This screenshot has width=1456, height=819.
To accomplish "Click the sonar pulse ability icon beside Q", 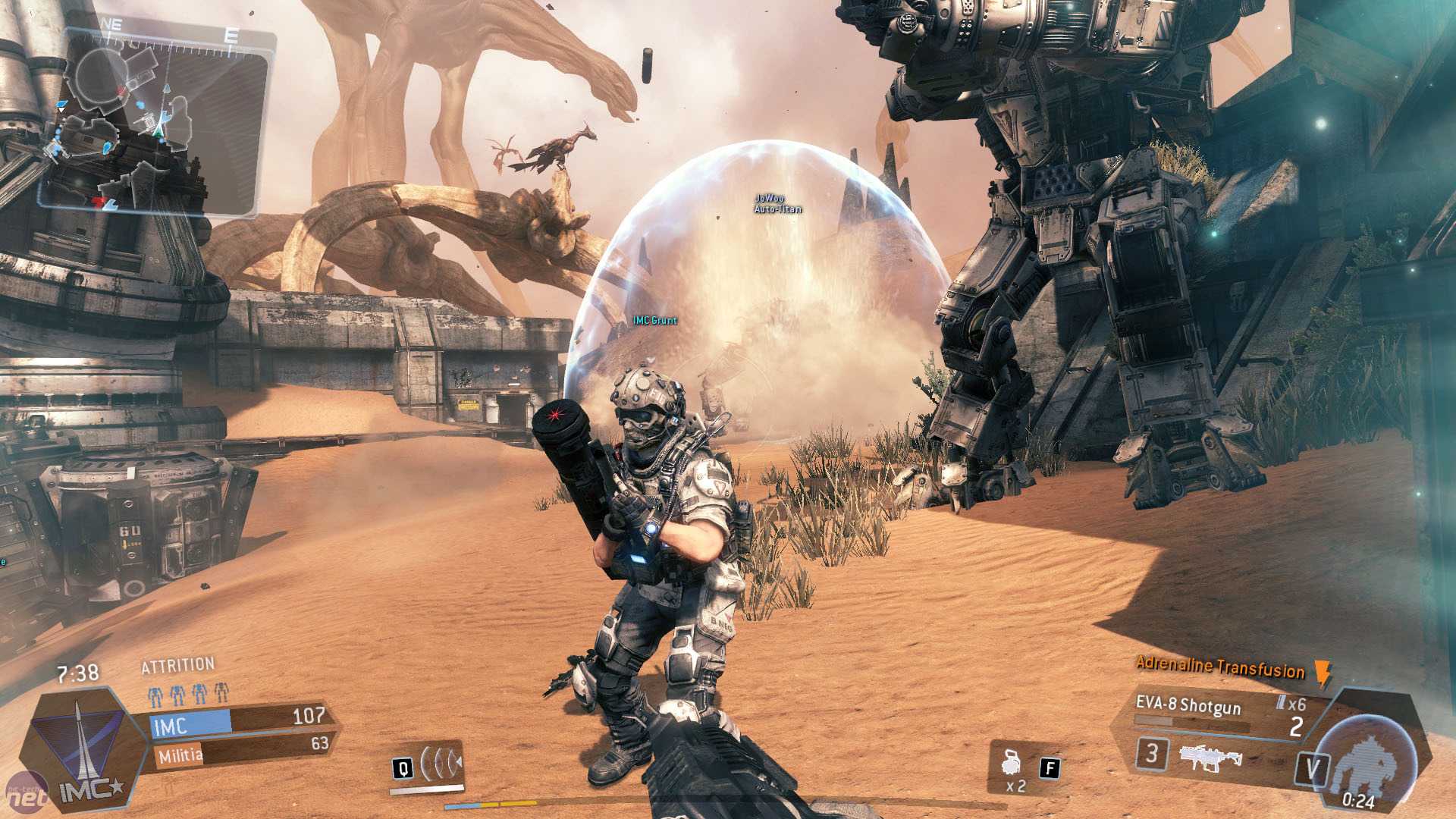I will pyautogui.click(x=440, y=764).
